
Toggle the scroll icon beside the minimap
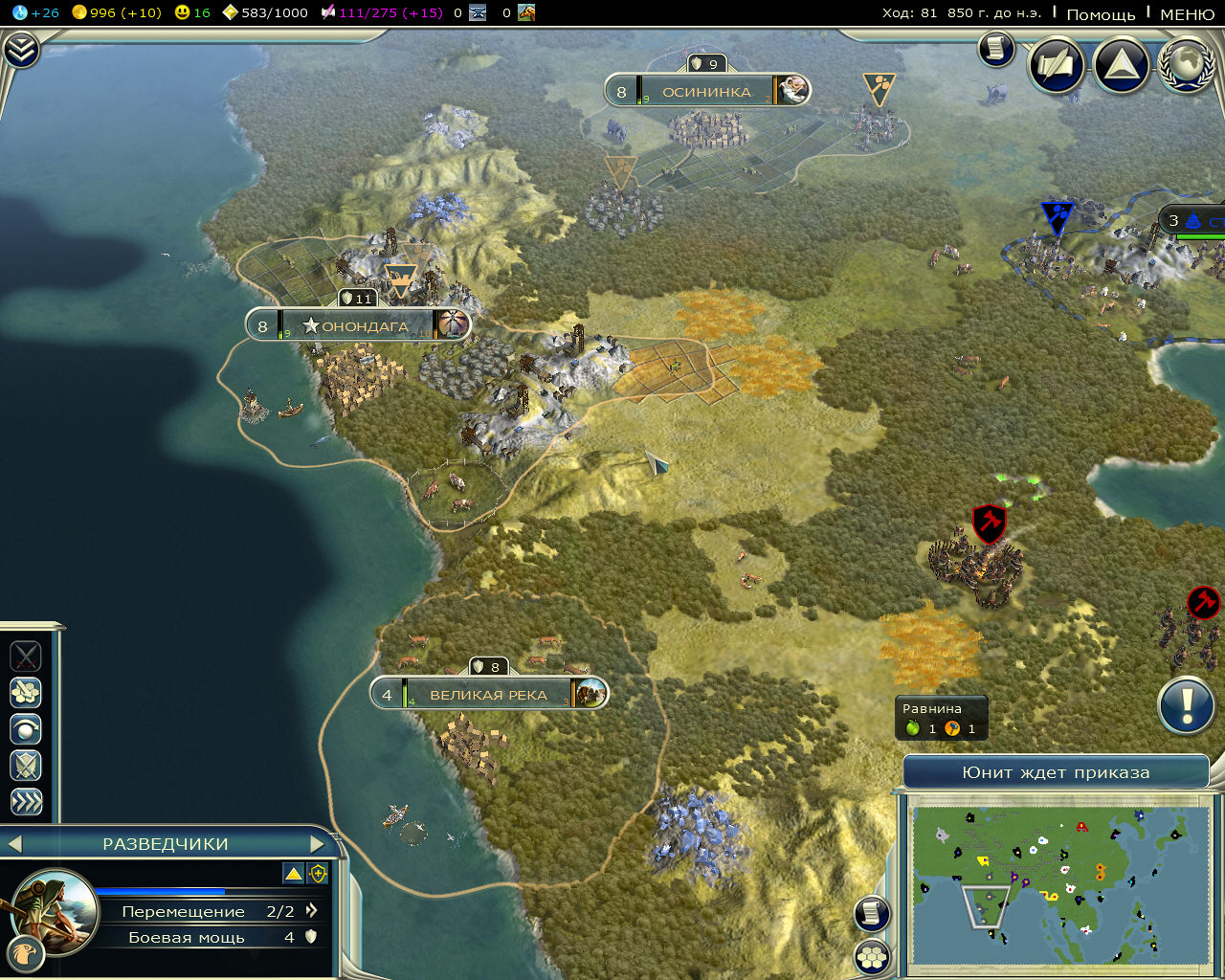(x=872, y=913)
